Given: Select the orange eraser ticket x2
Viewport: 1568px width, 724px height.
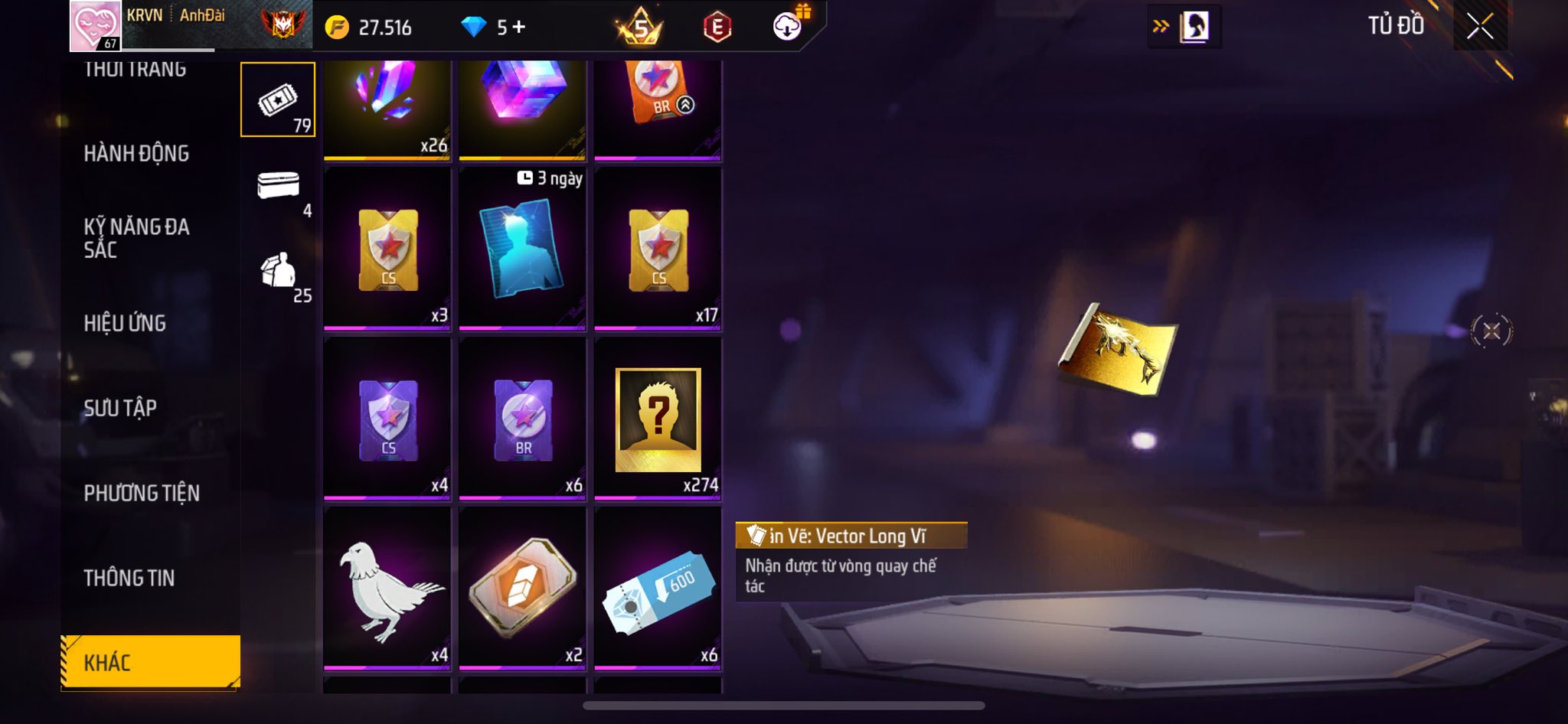Looking at the screenshot, I should pos(522,588).
